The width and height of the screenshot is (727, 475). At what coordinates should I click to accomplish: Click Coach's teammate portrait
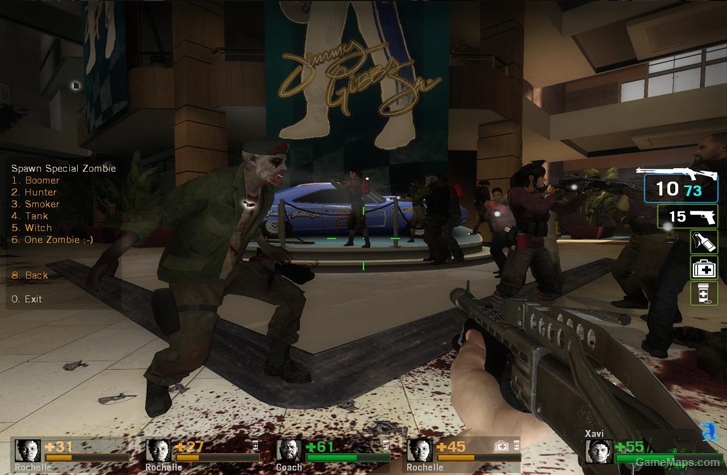(x=288, y=451)
